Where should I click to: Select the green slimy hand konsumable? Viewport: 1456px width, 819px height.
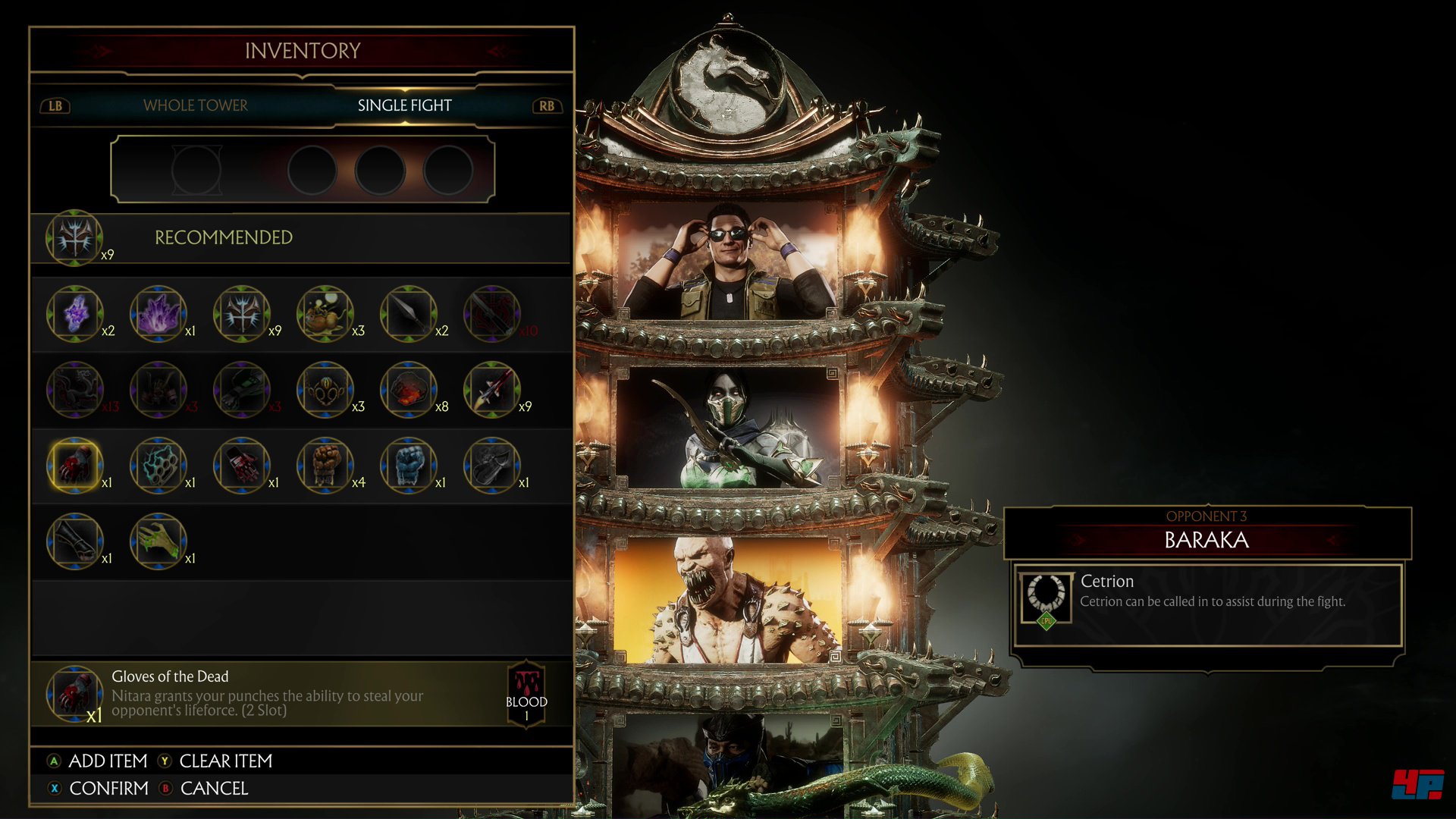click(x=158, y=541)
